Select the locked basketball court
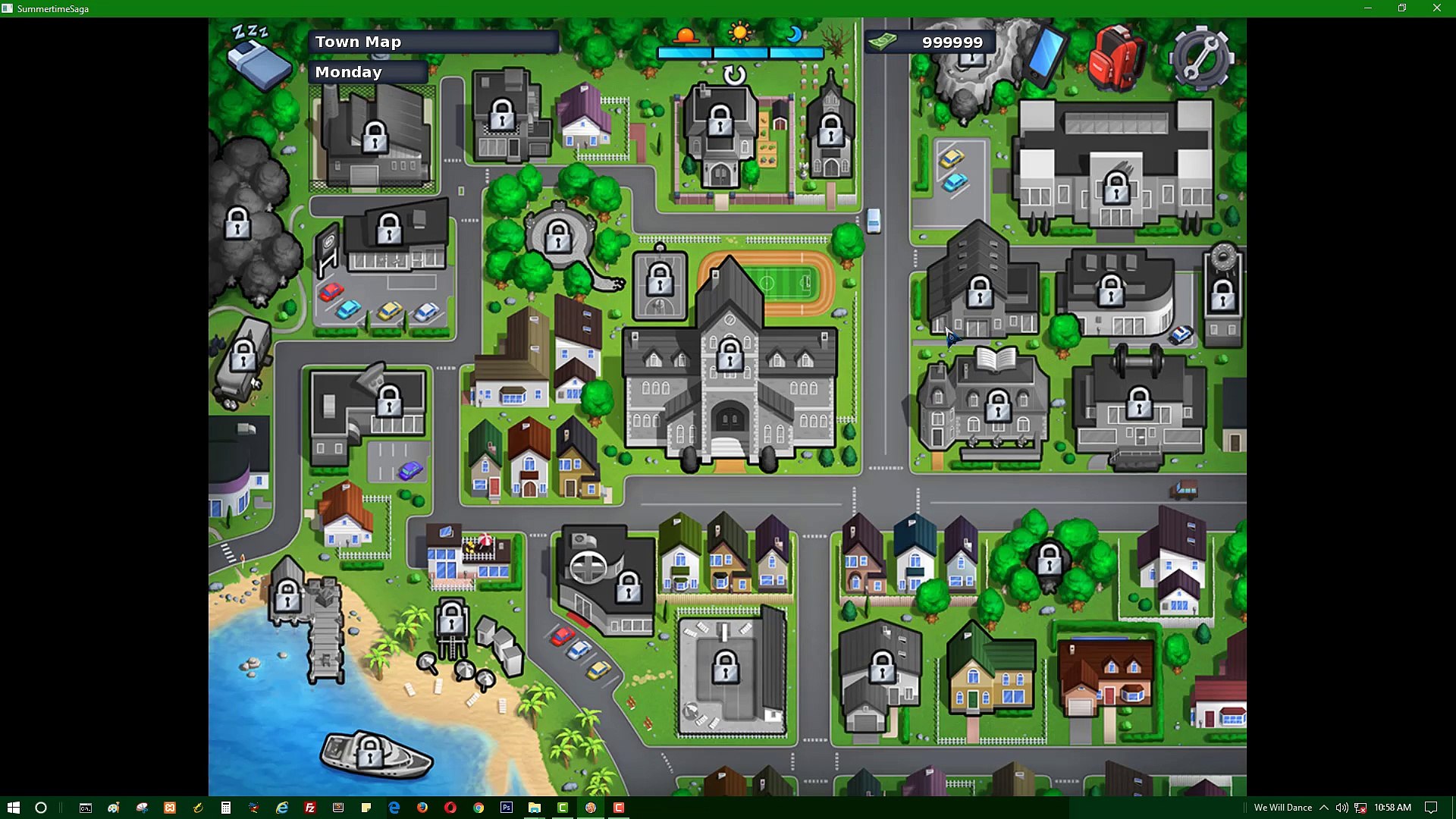The image size is (1456, 819). click(660, 281)
